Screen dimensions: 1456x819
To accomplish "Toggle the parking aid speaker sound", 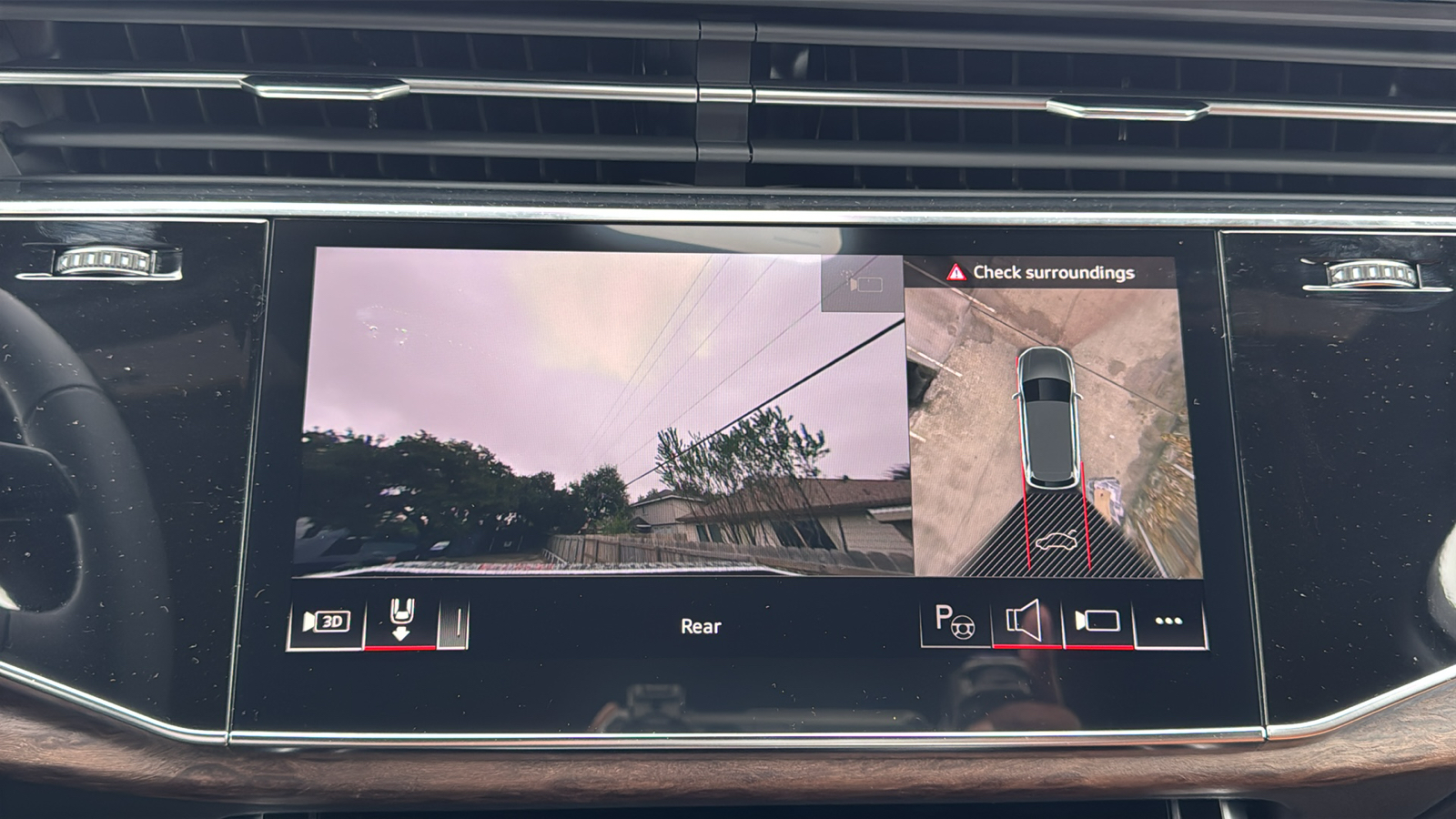I will [x=1025, y=622].
